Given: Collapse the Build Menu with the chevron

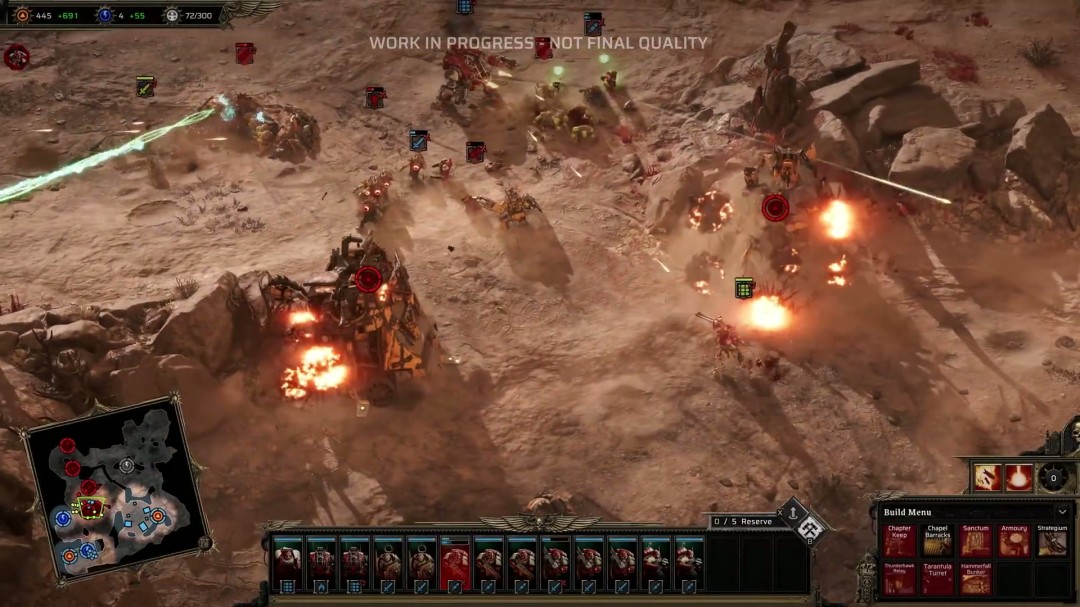Looking at the screenshot, I should pyautogui.click(x=1061, y=512).
